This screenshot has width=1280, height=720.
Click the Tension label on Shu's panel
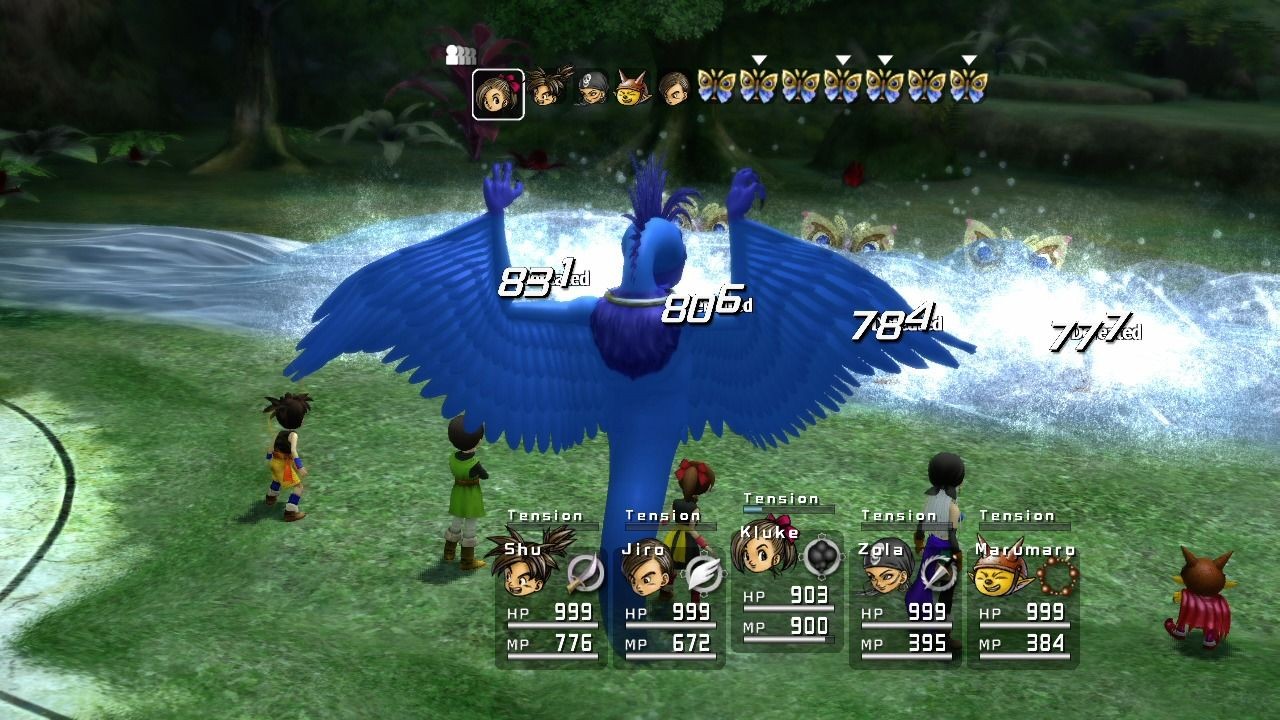(x=545, y=515)
